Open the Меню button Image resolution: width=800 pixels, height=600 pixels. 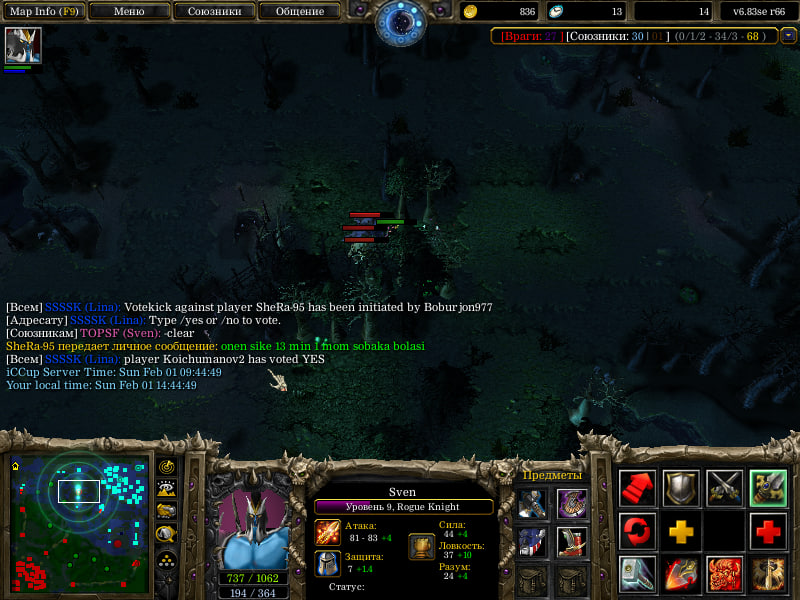[x=128, y=11]
